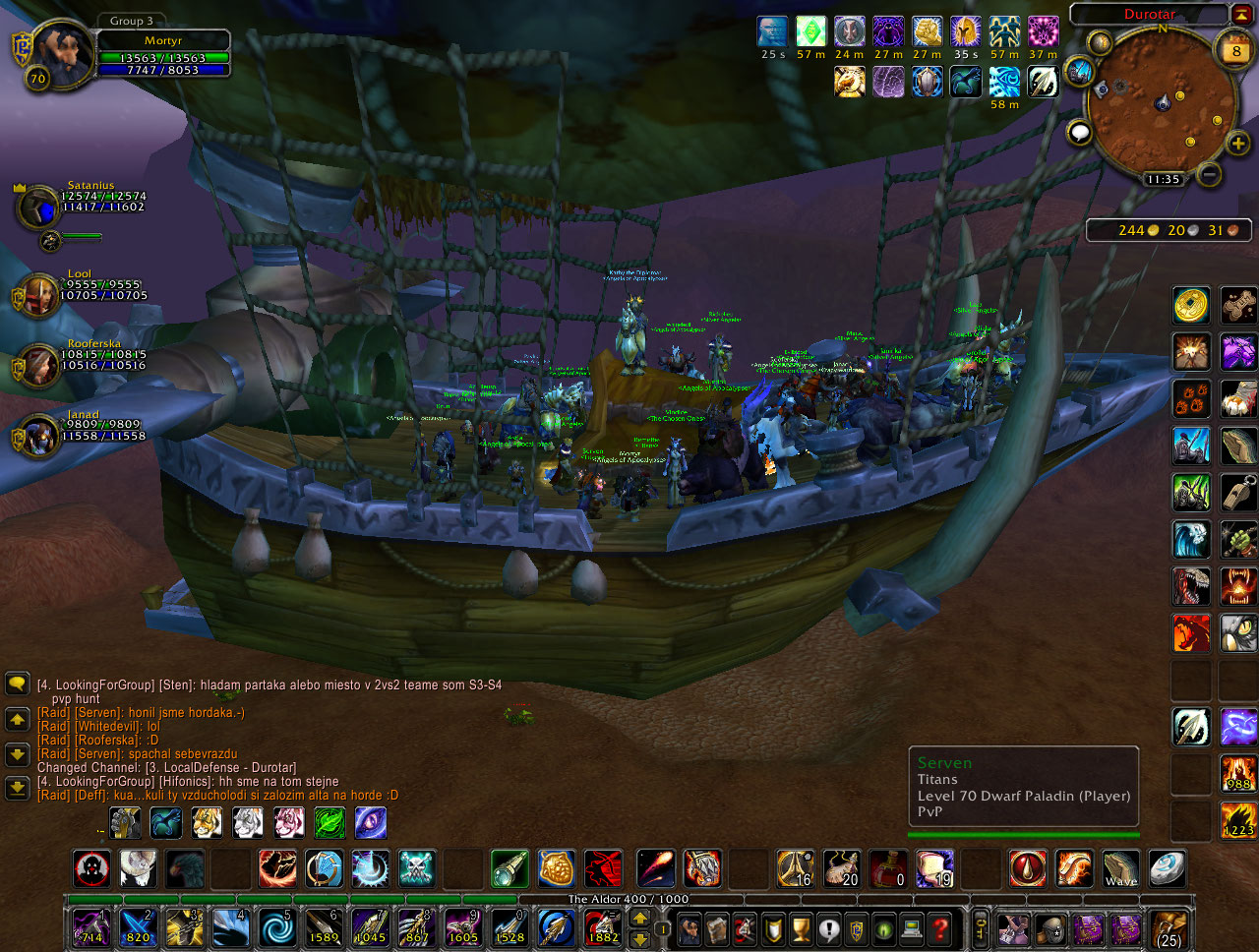Viewport: 1259px width, 952px height.
Task: Select Rooferska's party portrait
Action: (x=39, y=365)
